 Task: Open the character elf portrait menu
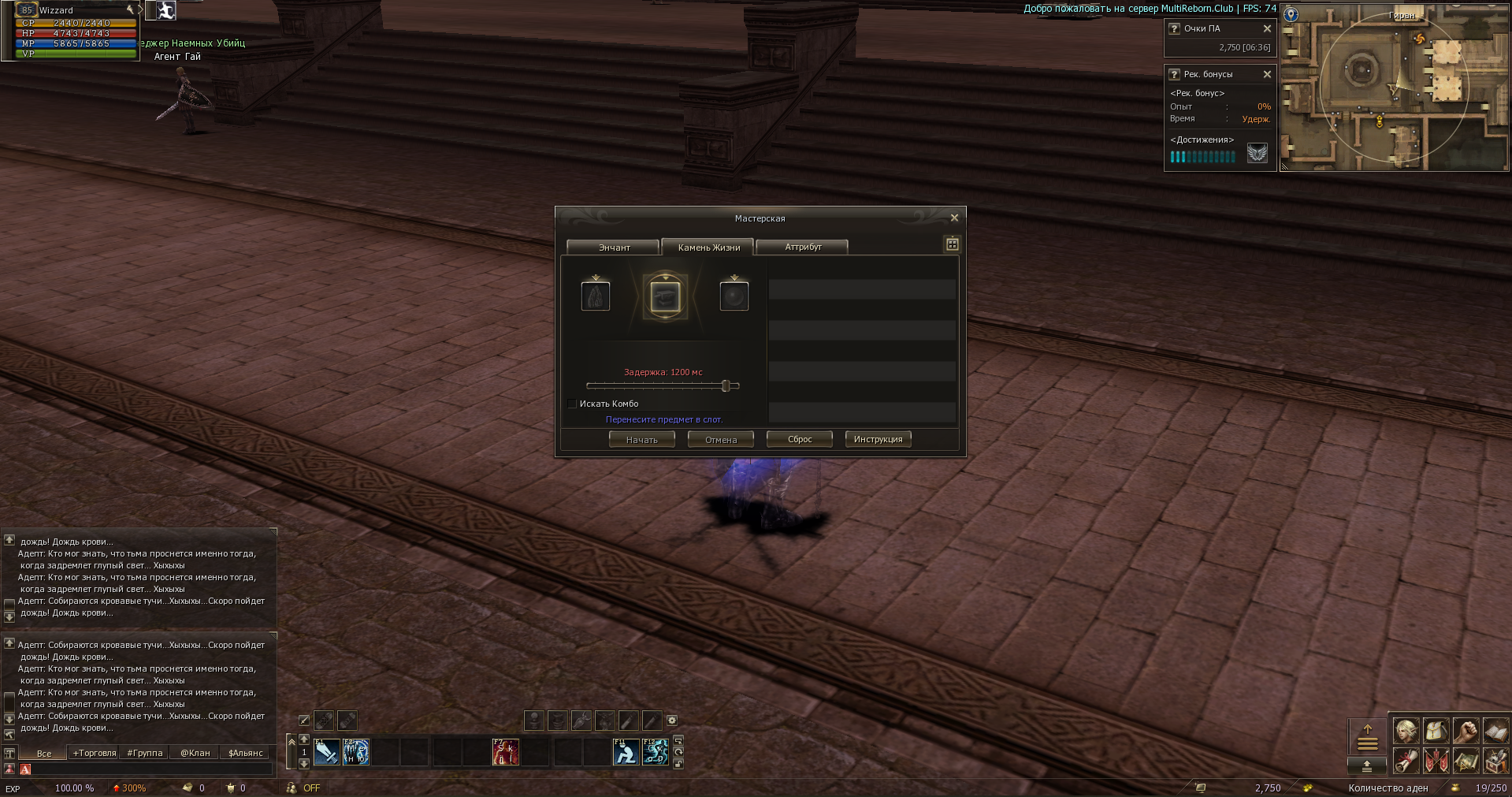point(1406,732)
